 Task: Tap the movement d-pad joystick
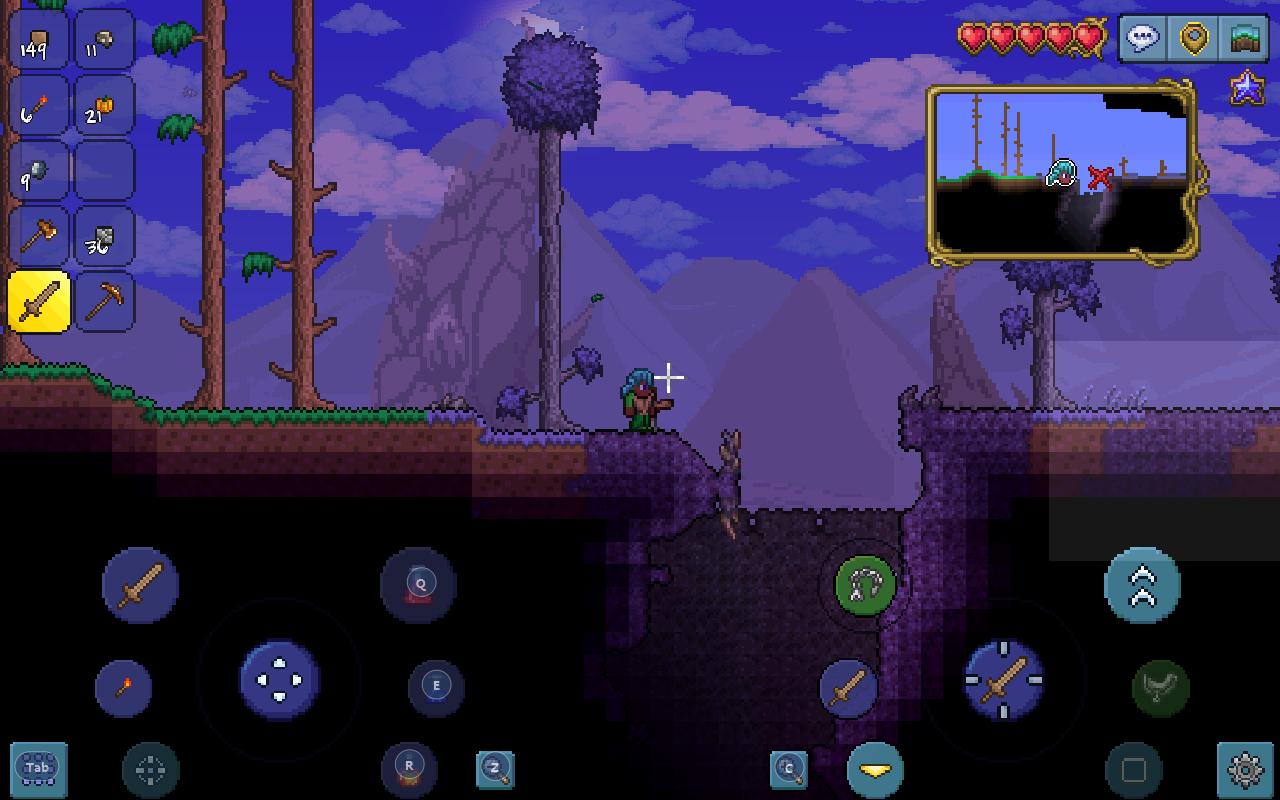pyautogui.click(x=279, y=680)
